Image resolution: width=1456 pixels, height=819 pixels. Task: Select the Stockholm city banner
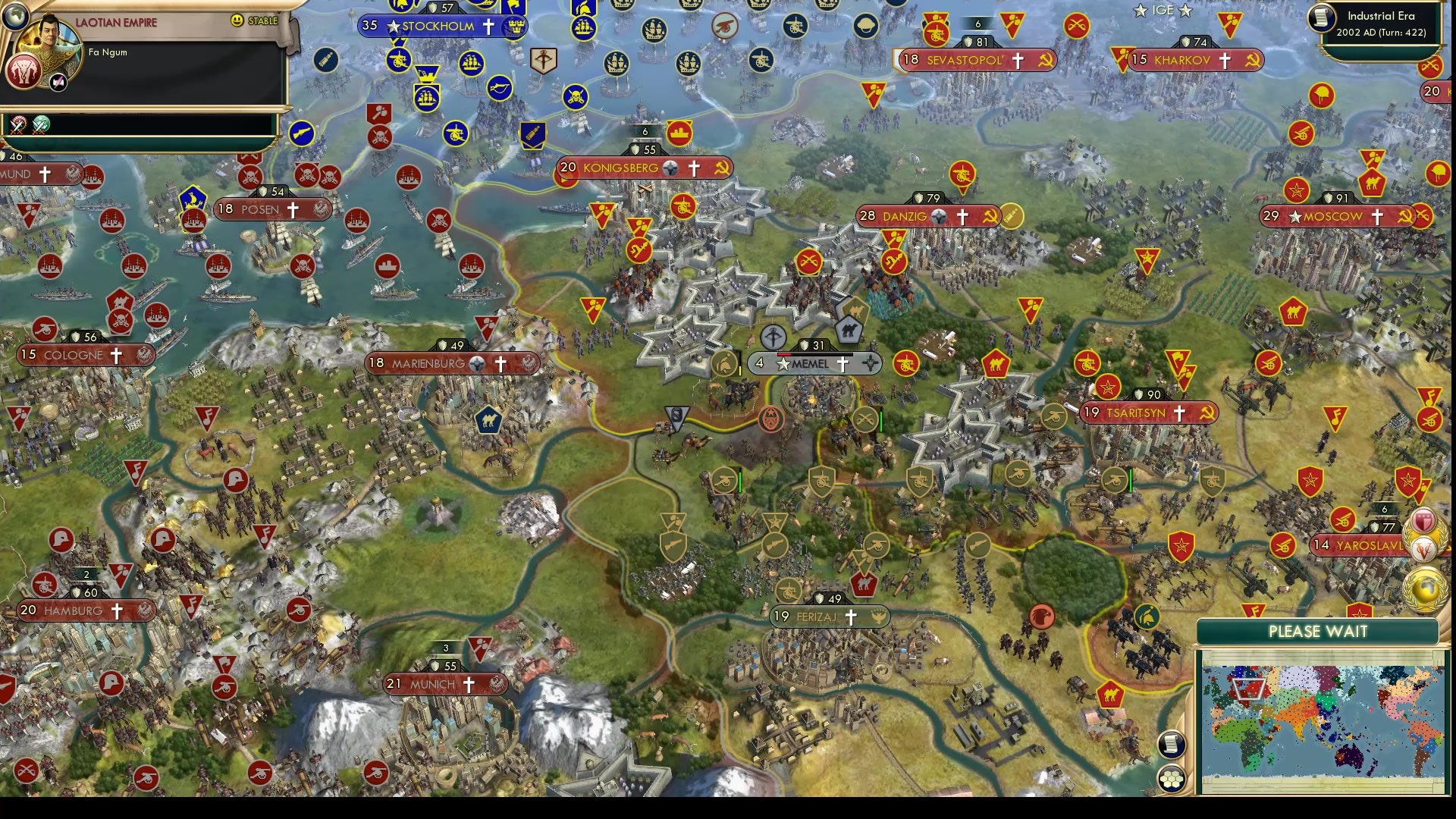tap(436, 25)
